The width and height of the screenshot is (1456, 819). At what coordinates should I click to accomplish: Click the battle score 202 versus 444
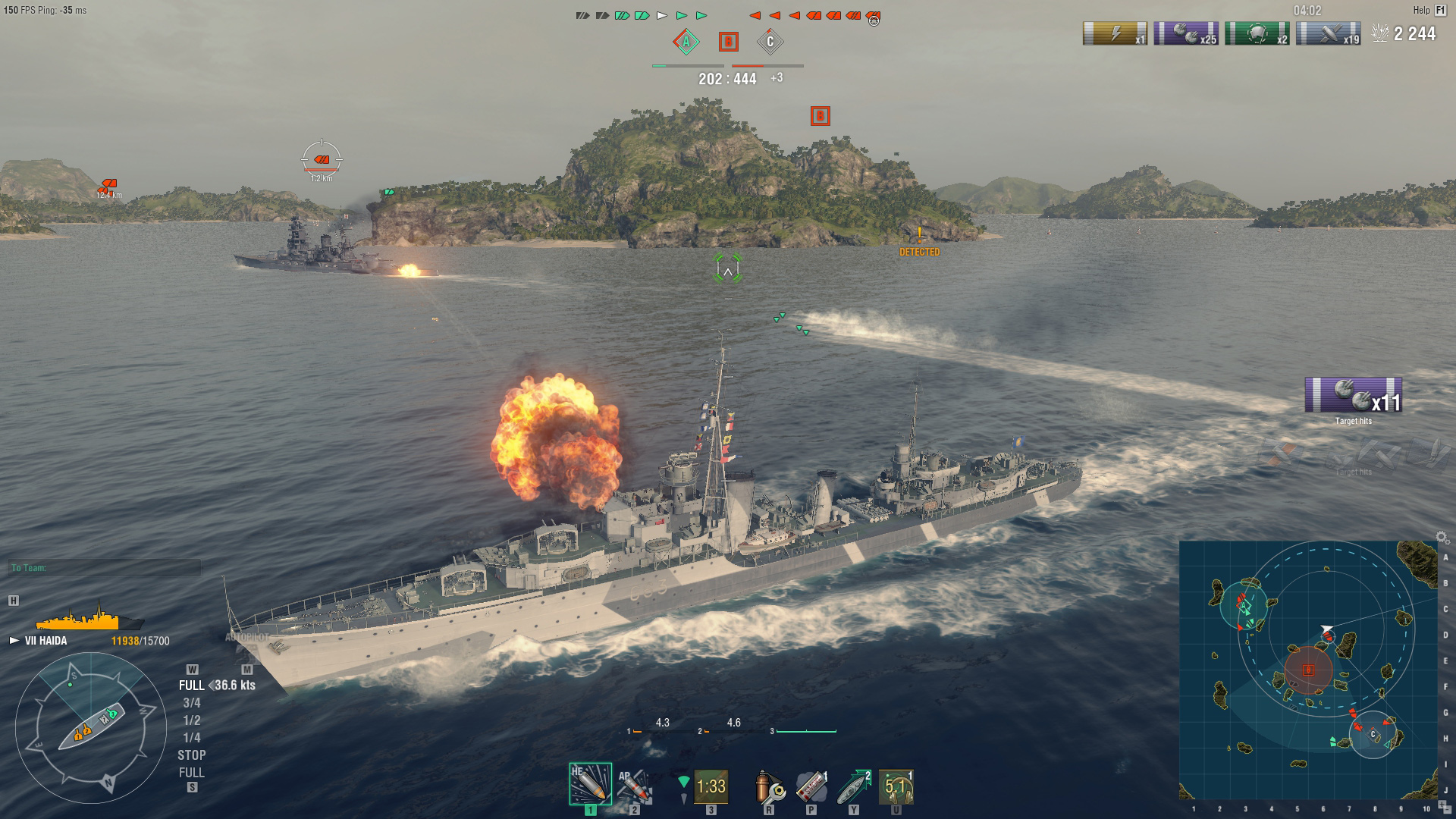pyautogui.click(x=726, y=76)
